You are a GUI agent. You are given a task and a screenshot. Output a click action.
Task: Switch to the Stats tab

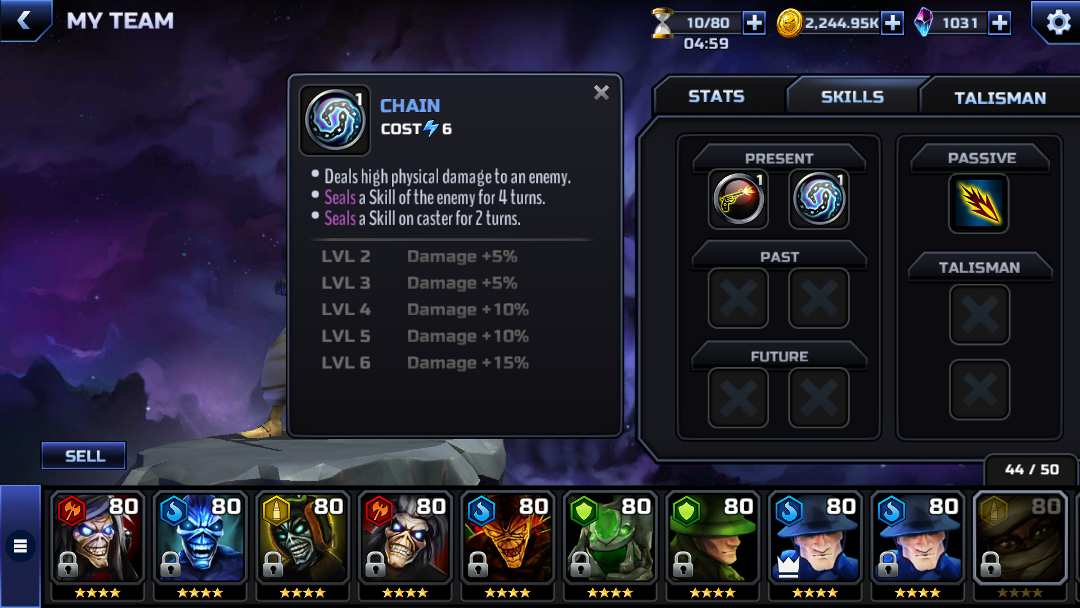pyautogui.click(x=716, y=97)
